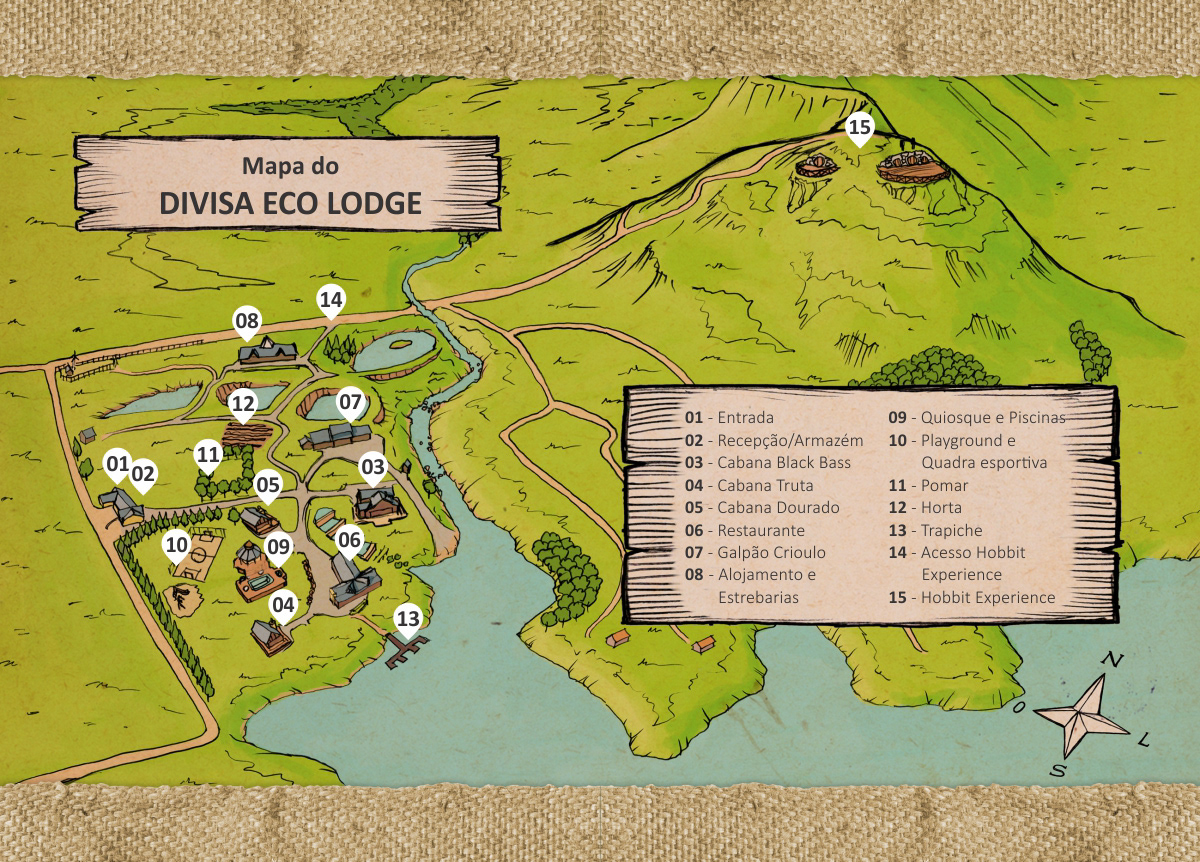Select Quiosque e Piscinas legend entry

coord(977,418)
